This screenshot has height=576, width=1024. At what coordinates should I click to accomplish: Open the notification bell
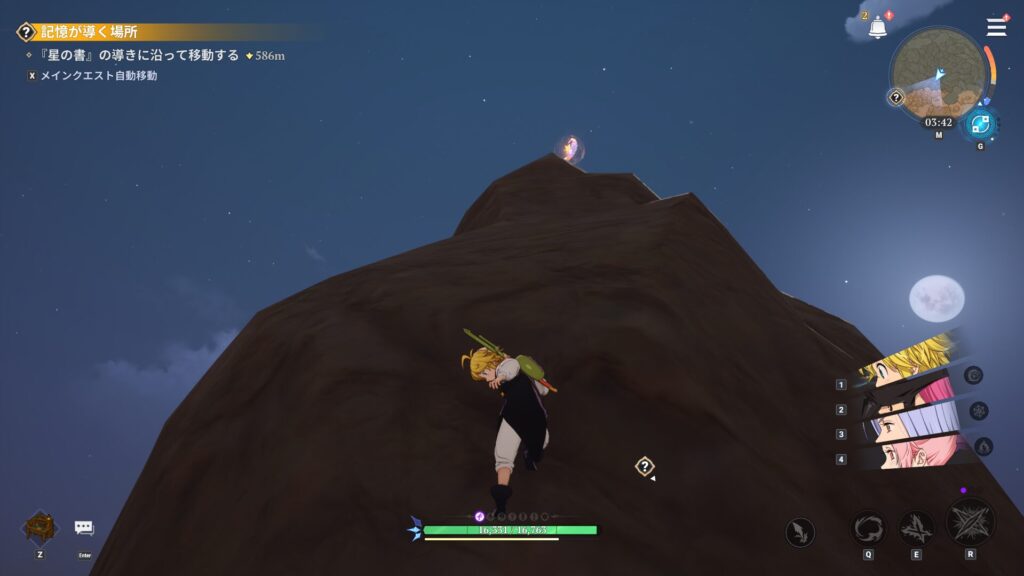[x=877, y=27]
